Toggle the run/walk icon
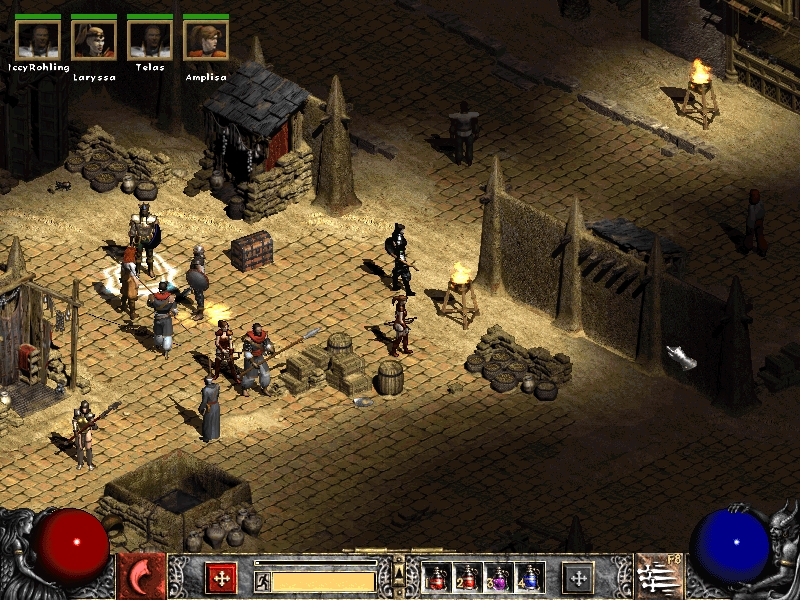The width and height of the screenshot is (800, 600). point(263,580)
